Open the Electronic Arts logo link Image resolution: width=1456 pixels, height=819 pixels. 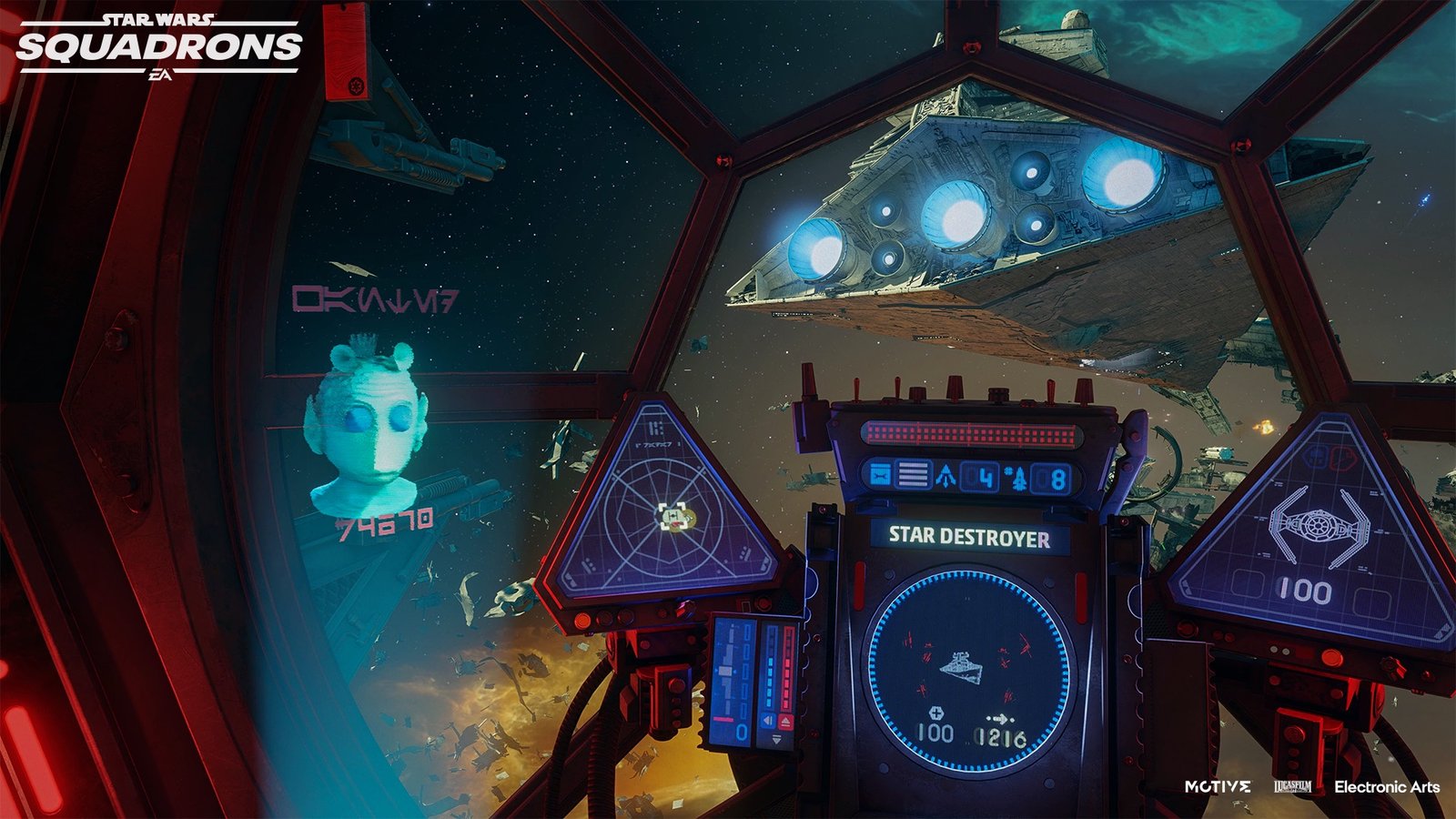pos(1387,786)
